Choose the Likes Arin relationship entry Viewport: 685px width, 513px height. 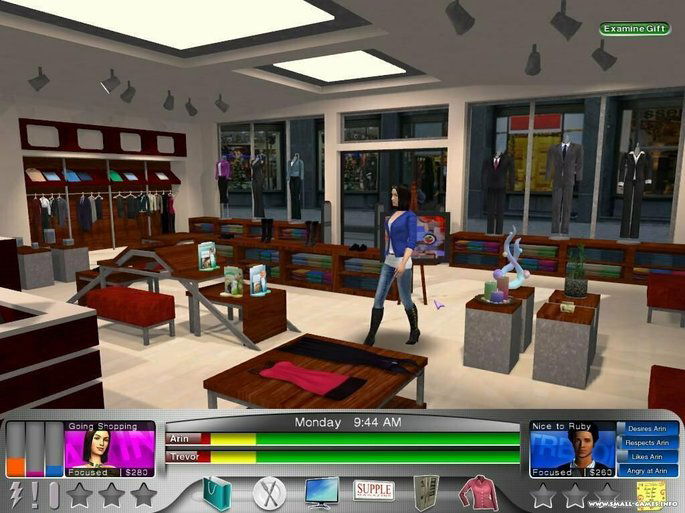647,457
